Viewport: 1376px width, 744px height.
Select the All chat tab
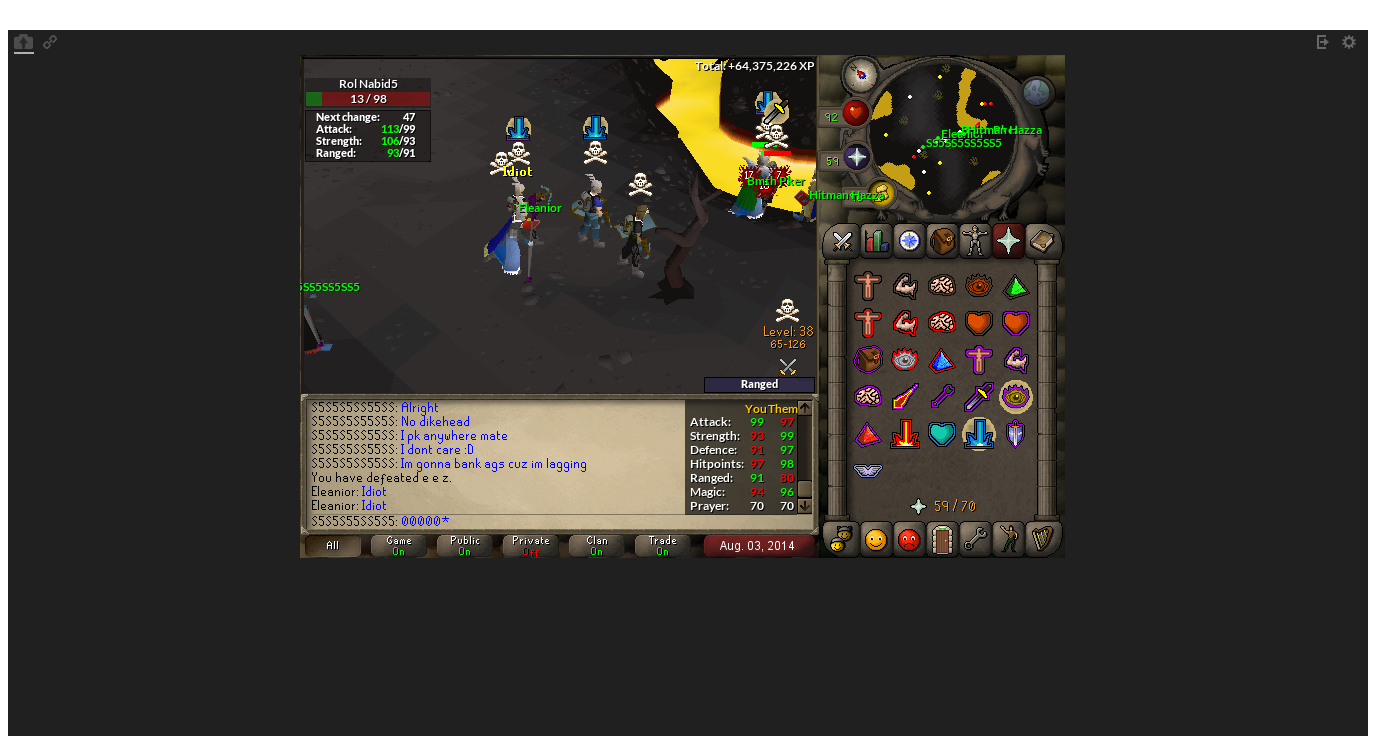click(x=332, y=543)
